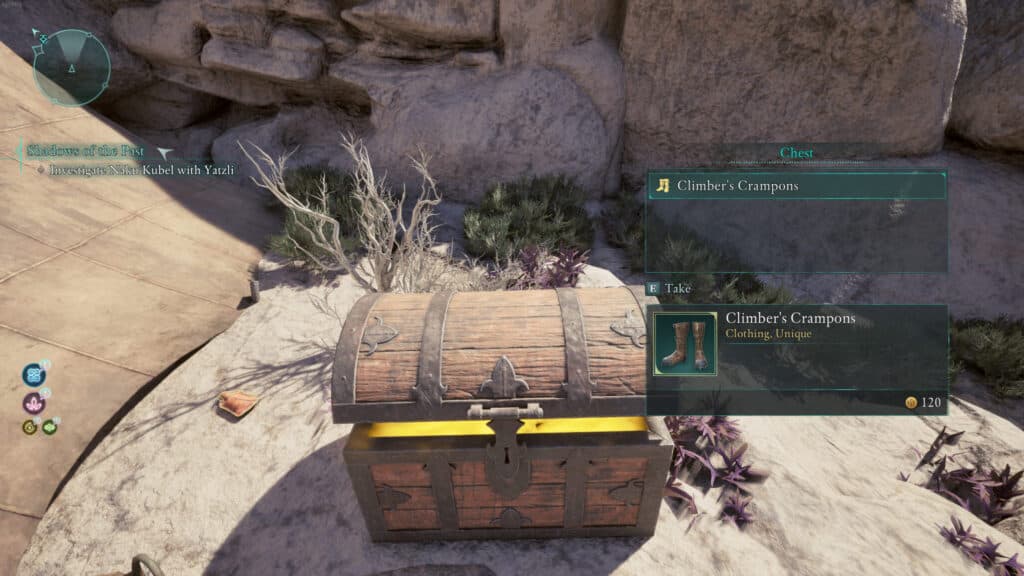Activate the purple lotus ability icon
This screenshot has height=576, width=1024.
[34, 403]
